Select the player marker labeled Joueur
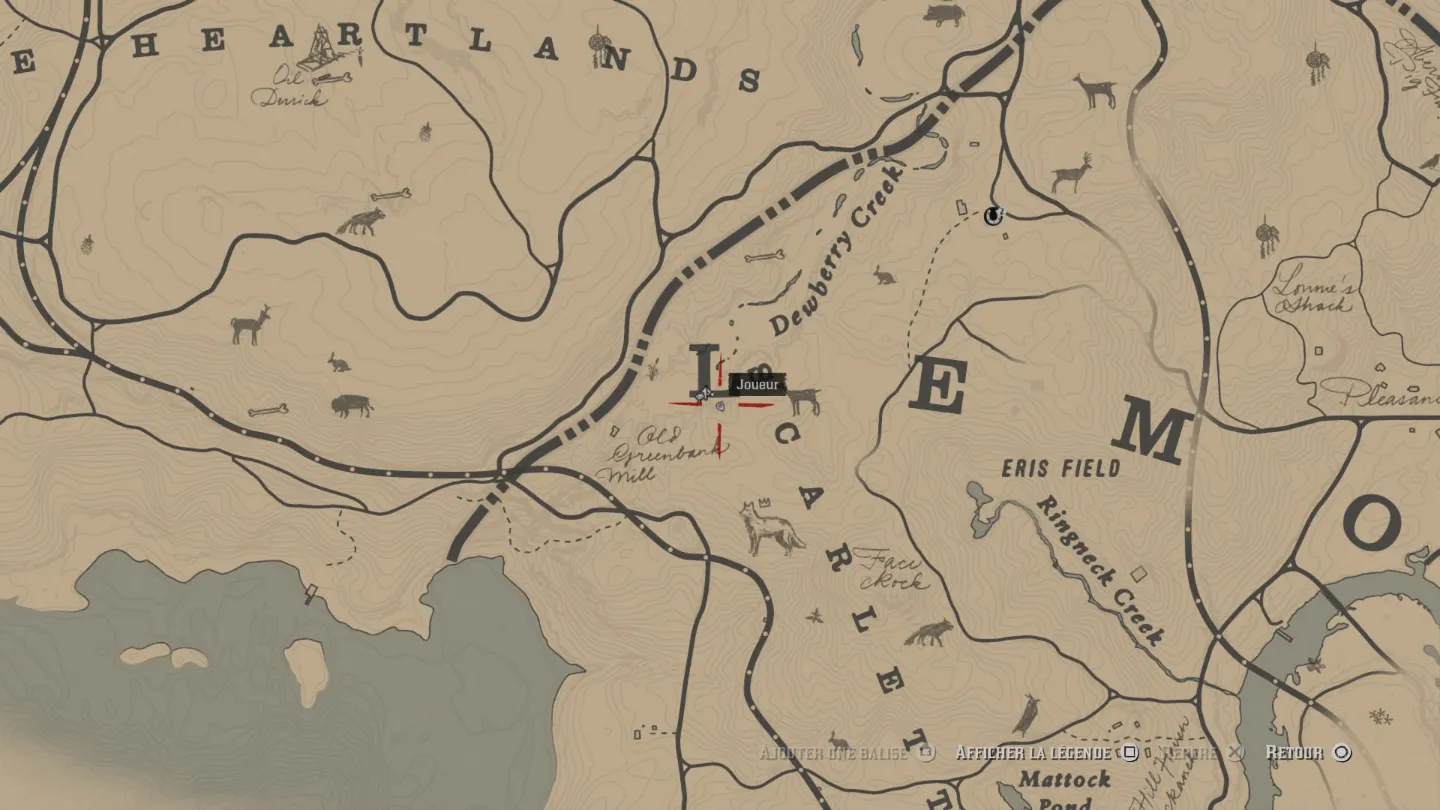The image size is (1440, 810). pyautogui.click(x=704, y=394)
